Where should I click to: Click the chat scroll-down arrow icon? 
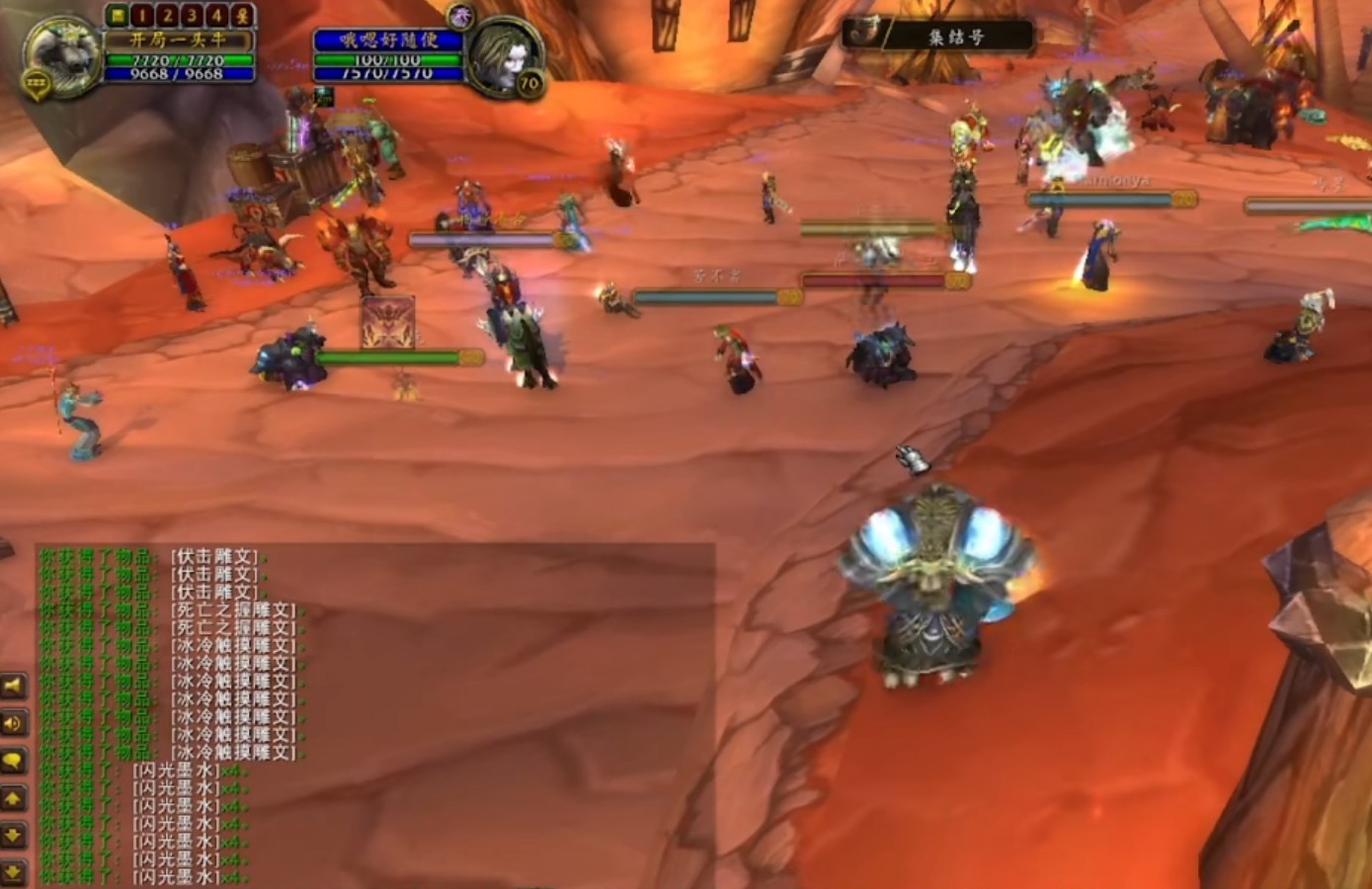pos(12,832)
